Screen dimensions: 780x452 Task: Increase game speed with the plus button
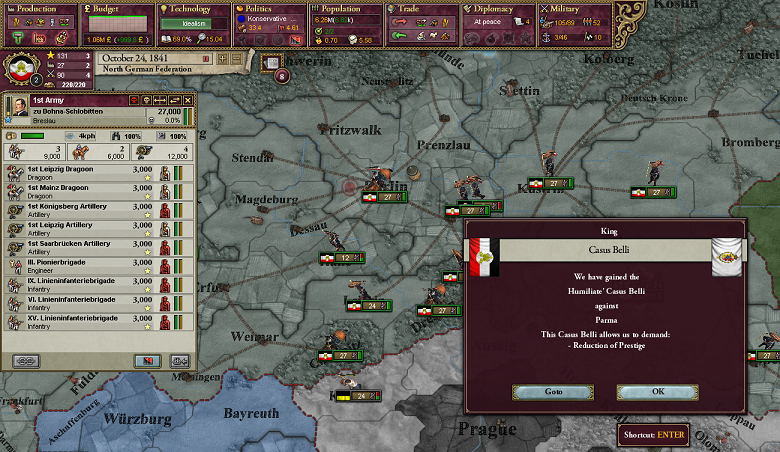click(223, 59)
